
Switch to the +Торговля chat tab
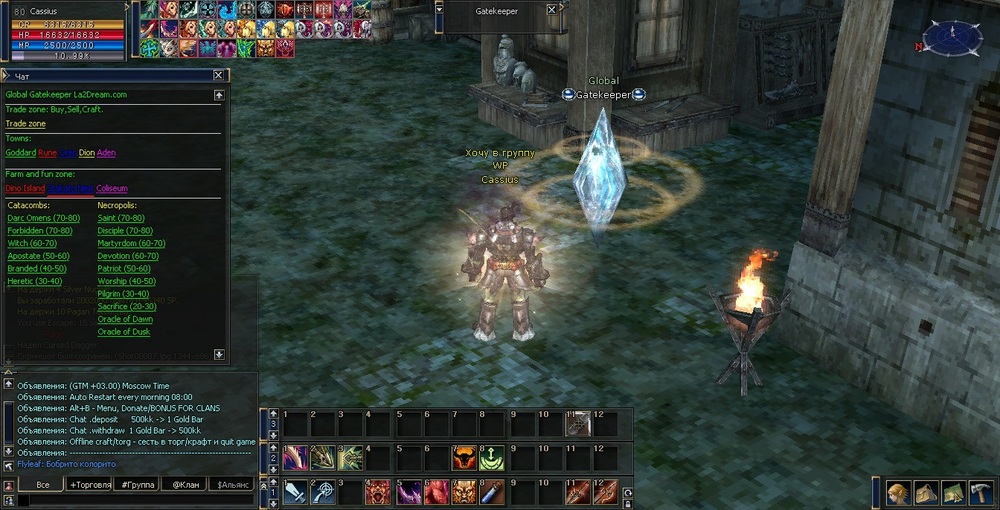(x=90, y=484)
